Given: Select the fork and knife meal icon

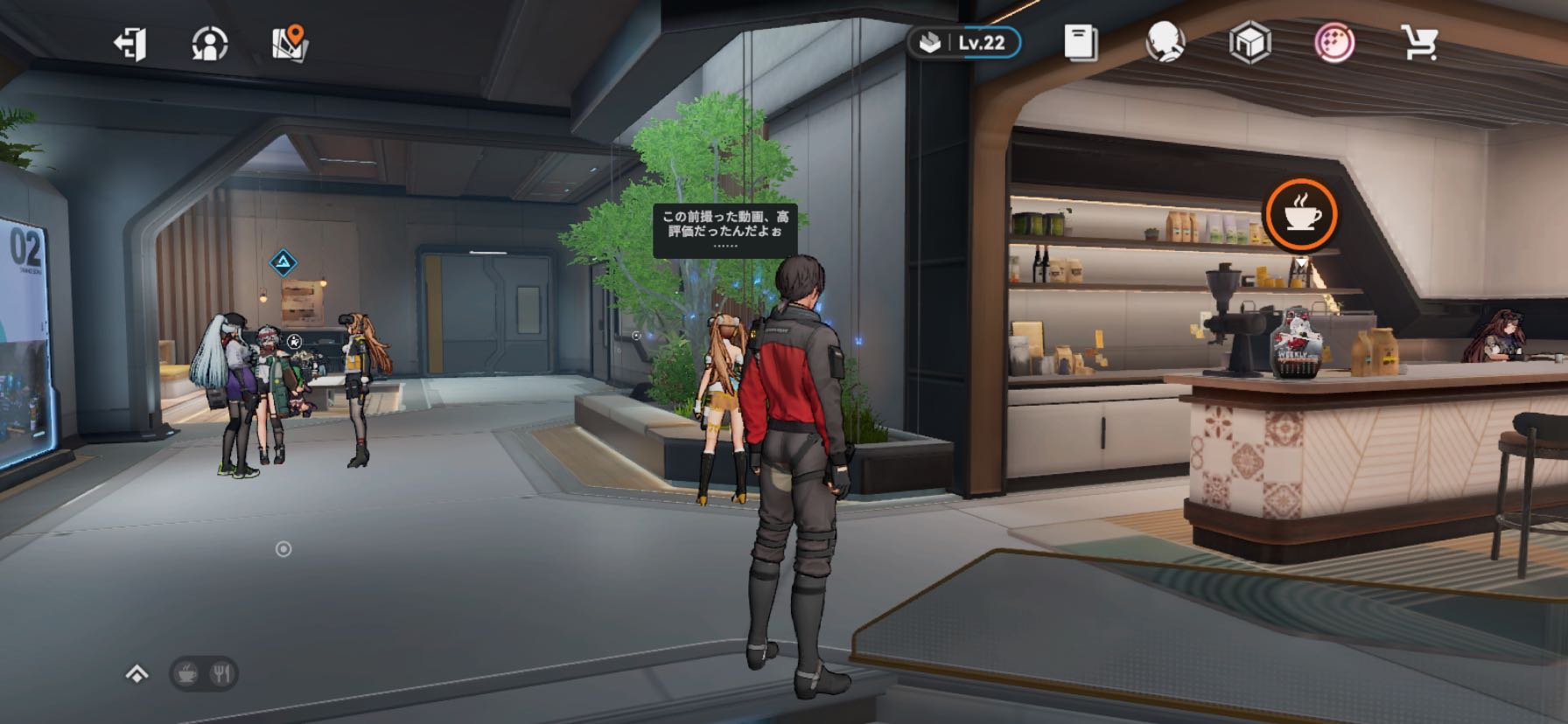Looking at the screenshot, I should click(221, 673).
